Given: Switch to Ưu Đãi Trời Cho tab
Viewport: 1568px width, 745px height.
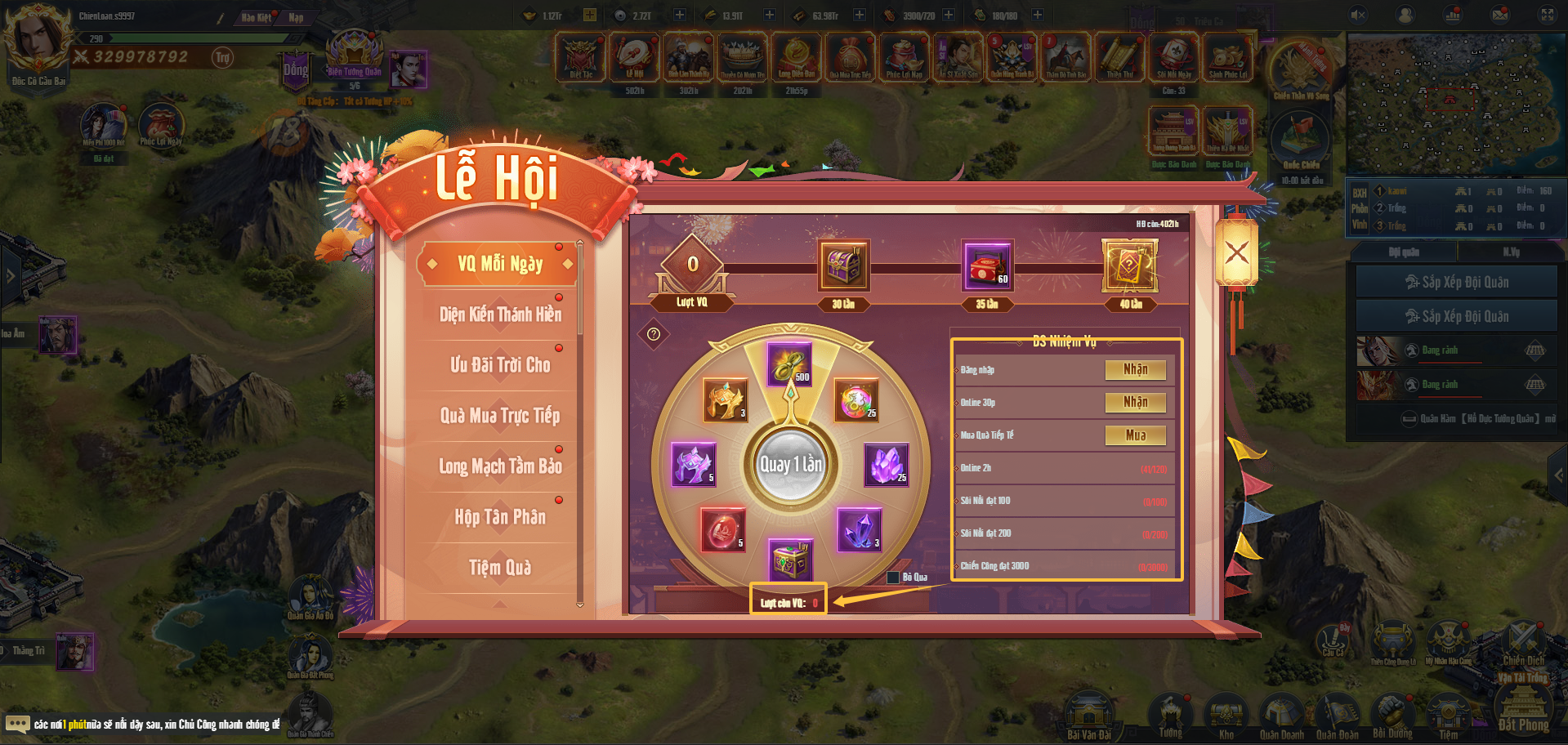Looking at the screenshot, I should tap(500, 365).
